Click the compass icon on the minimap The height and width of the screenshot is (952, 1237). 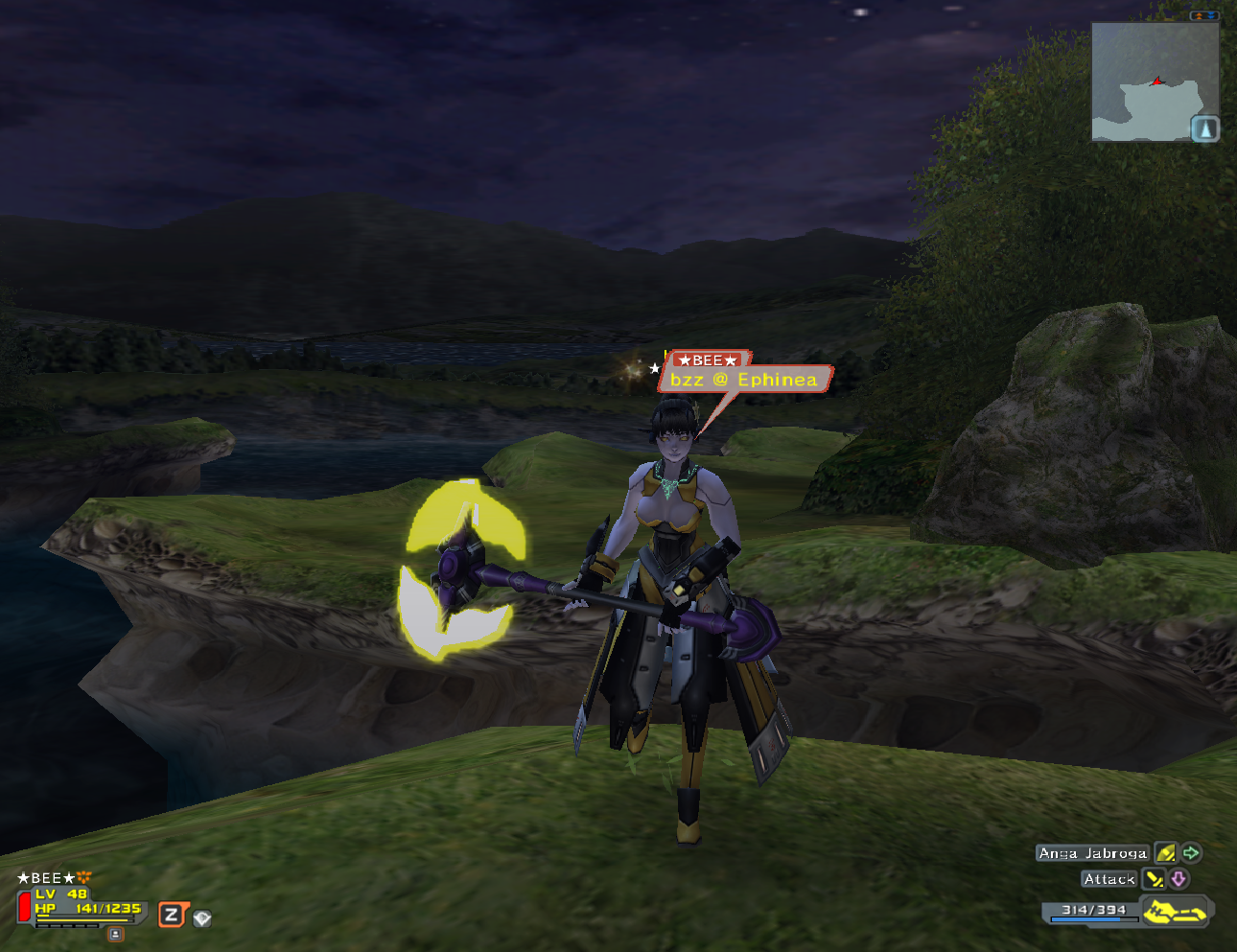1205,128
